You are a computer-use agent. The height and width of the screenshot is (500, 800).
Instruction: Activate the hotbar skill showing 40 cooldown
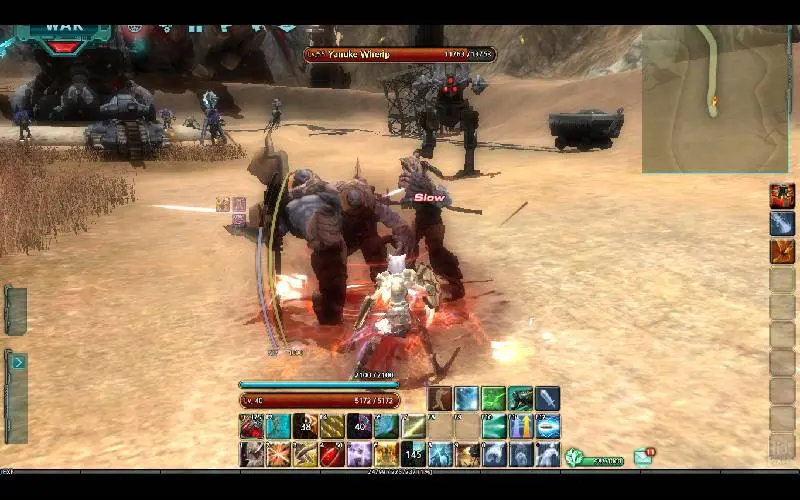coord(359,427)
